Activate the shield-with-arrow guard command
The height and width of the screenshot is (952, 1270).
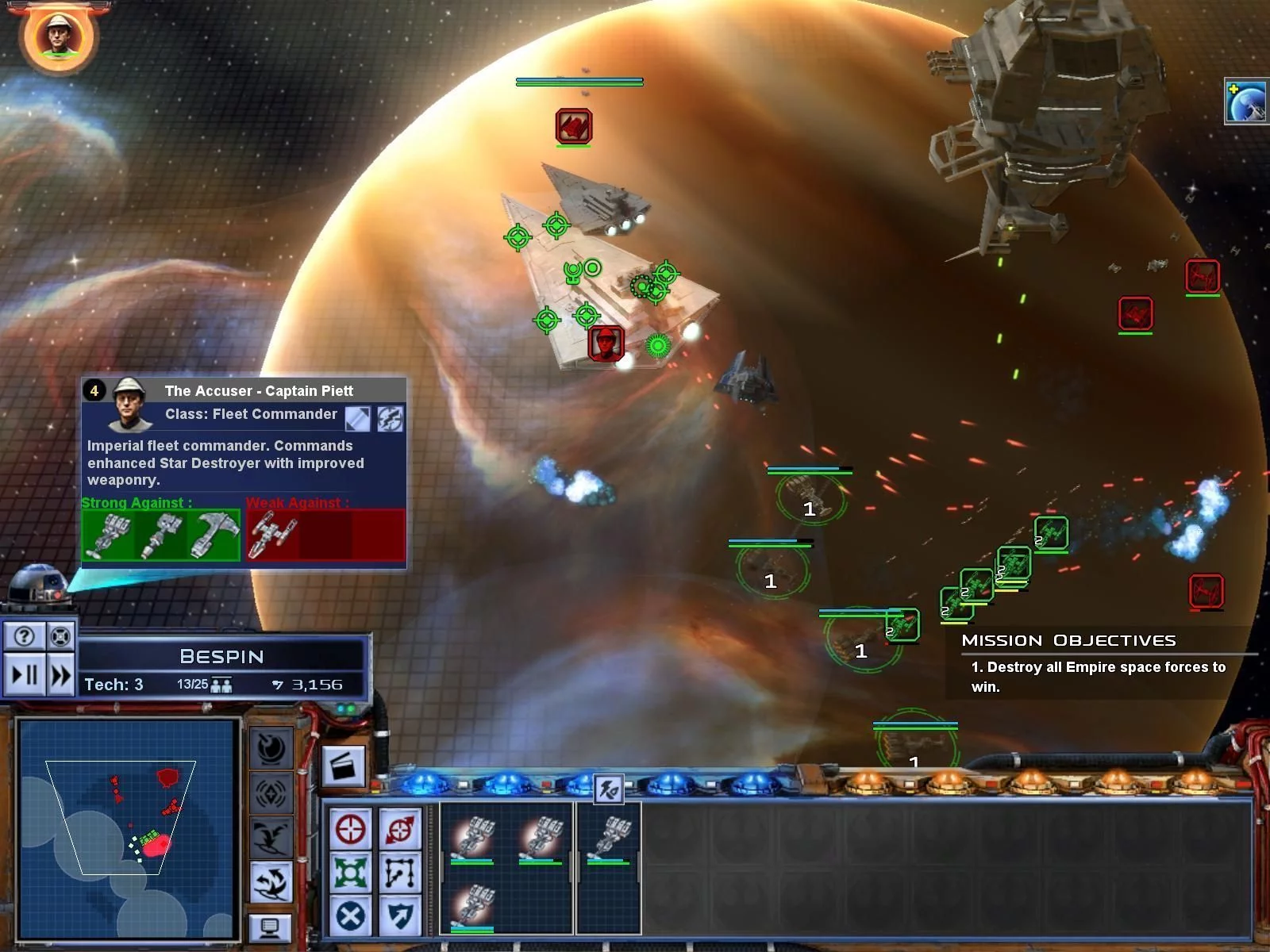pyautogui.click(x=399, y=916)
